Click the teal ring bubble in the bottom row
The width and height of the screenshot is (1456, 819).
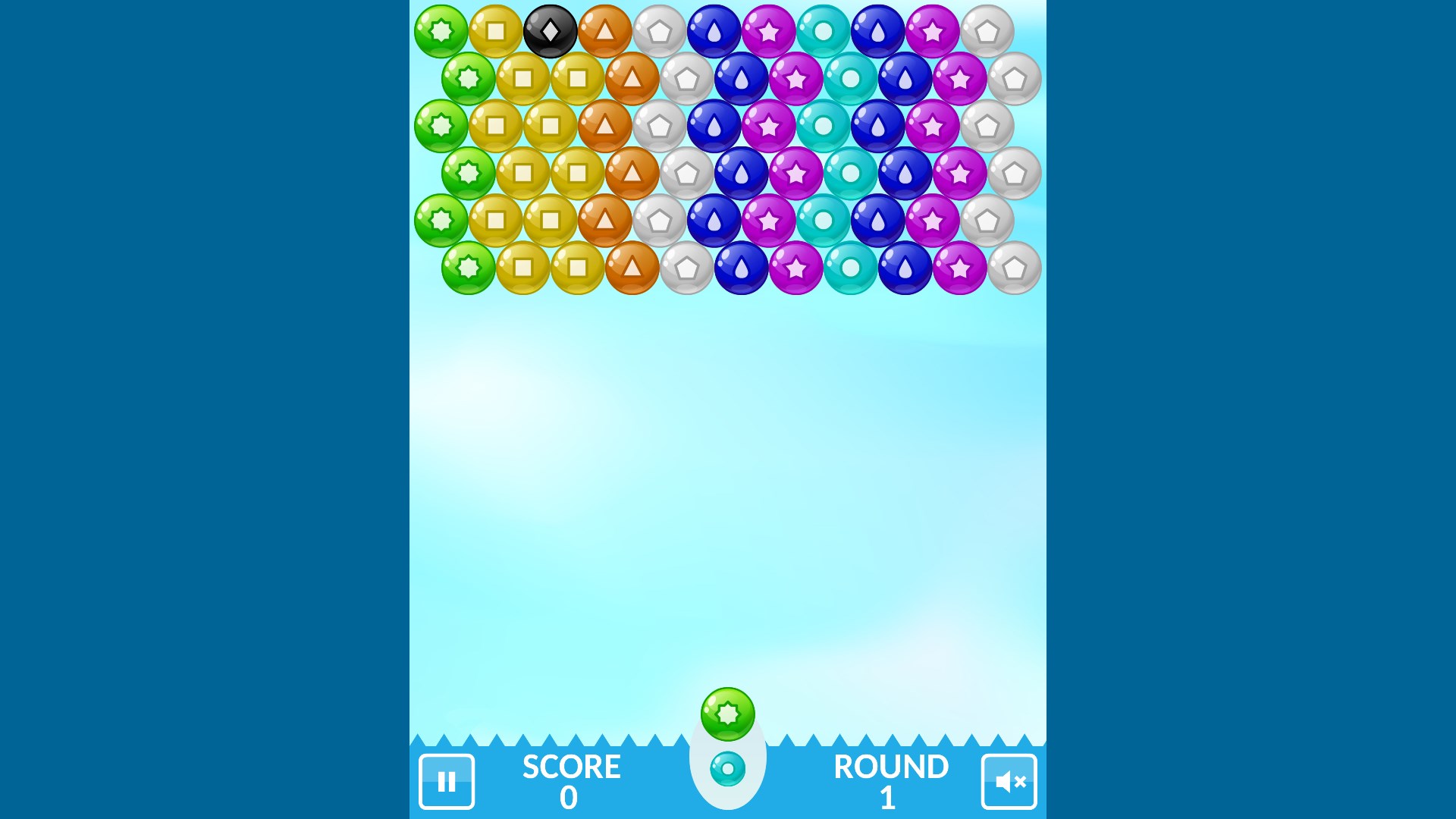pos(852,268)
